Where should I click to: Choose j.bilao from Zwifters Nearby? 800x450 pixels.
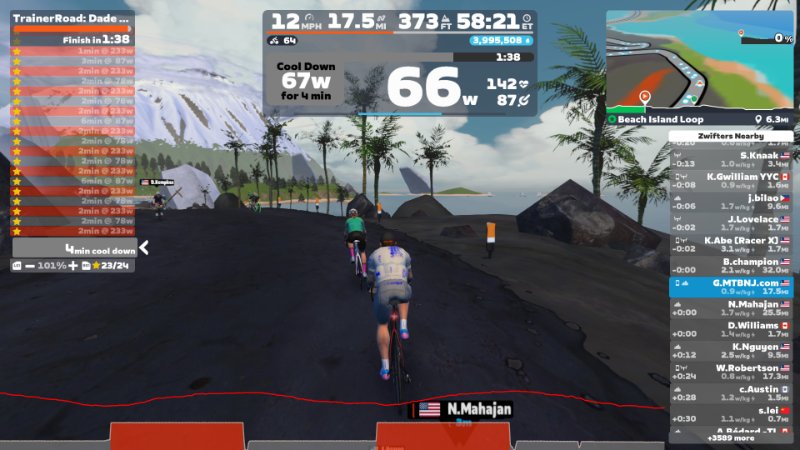click(731, 202)
